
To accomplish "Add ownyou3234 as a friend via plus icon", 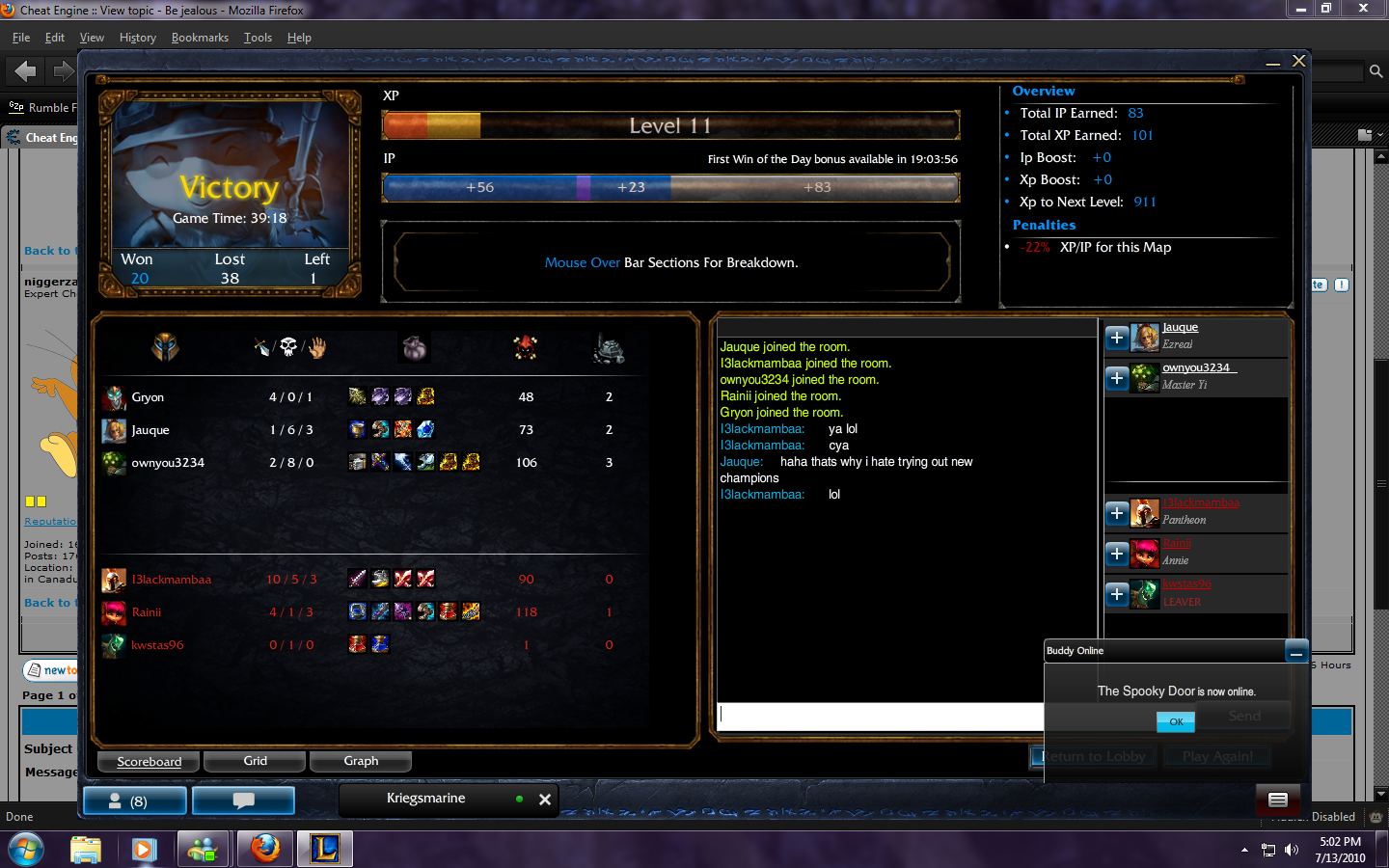I will [1116, 378].
